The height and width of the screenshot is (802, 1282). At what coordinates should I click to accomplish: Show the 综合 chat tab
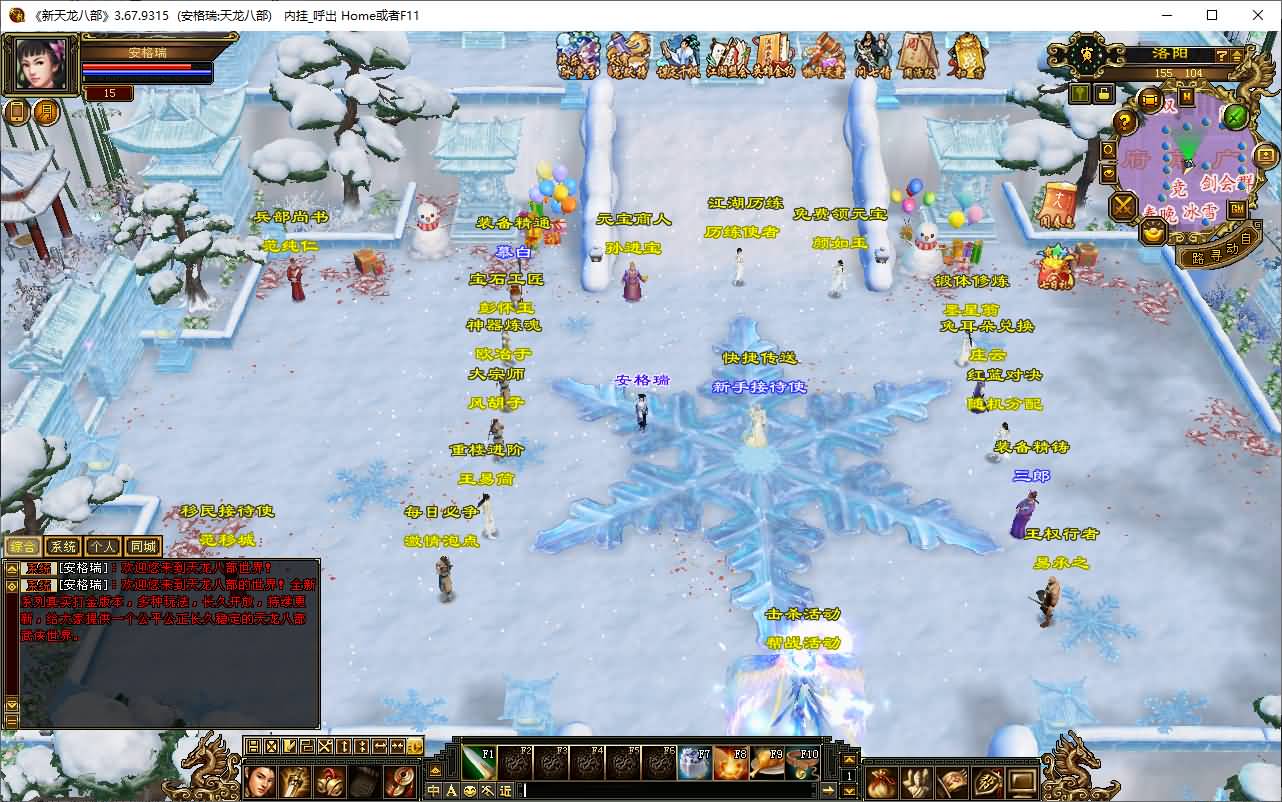coord(22,546)
